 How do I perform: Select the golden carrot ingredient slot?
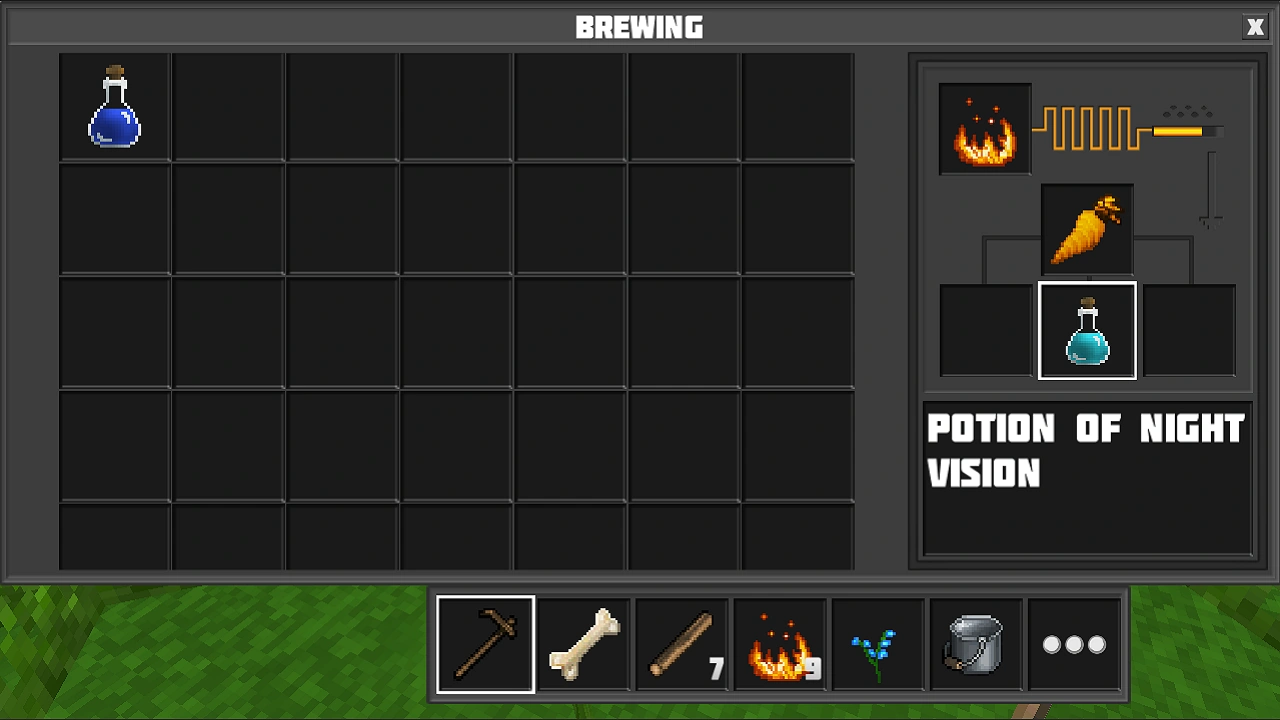pos(1087,228)
